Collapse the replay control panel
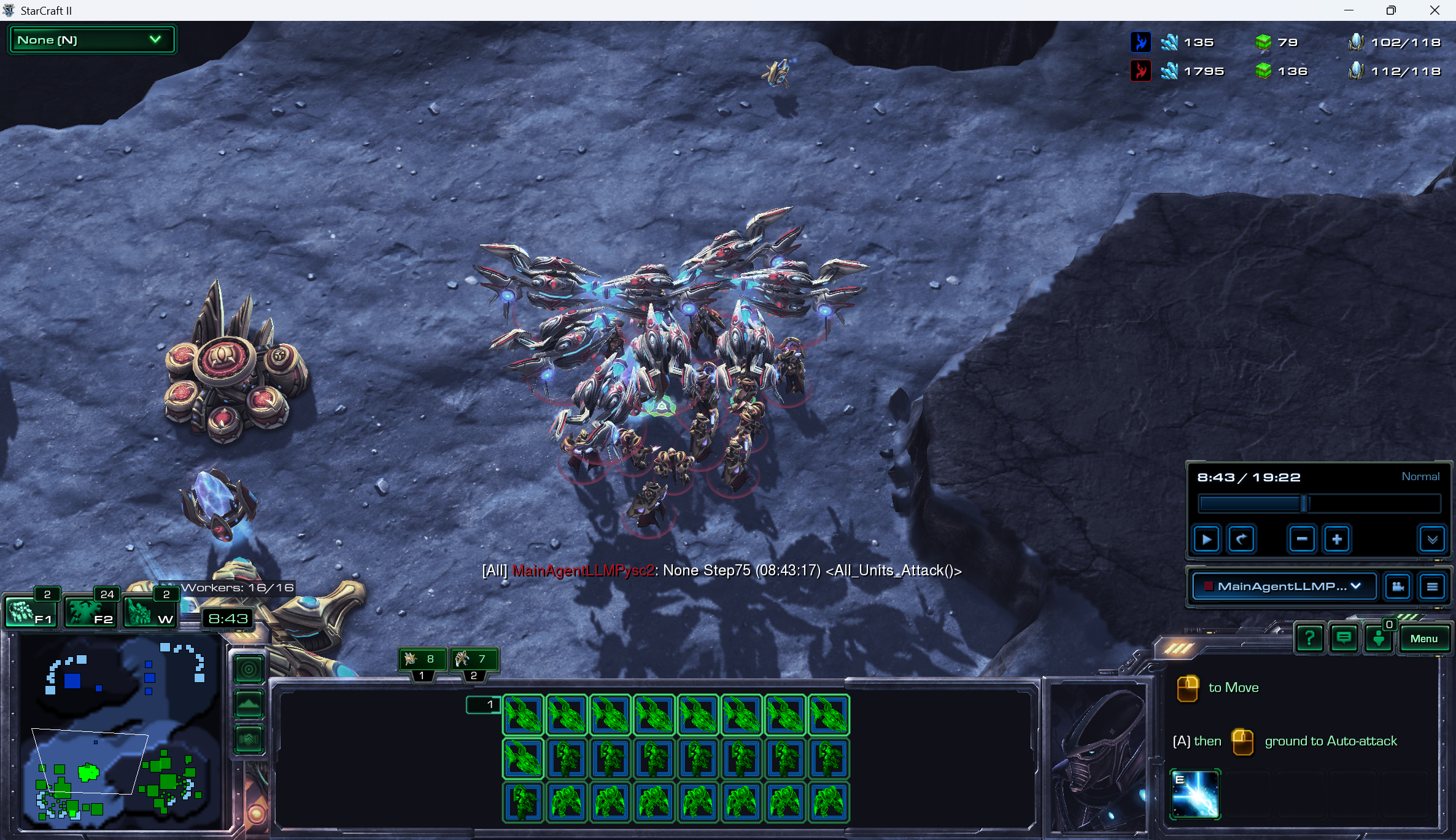This screenshot has height=840, width=1456. [x=1432, y=540]
